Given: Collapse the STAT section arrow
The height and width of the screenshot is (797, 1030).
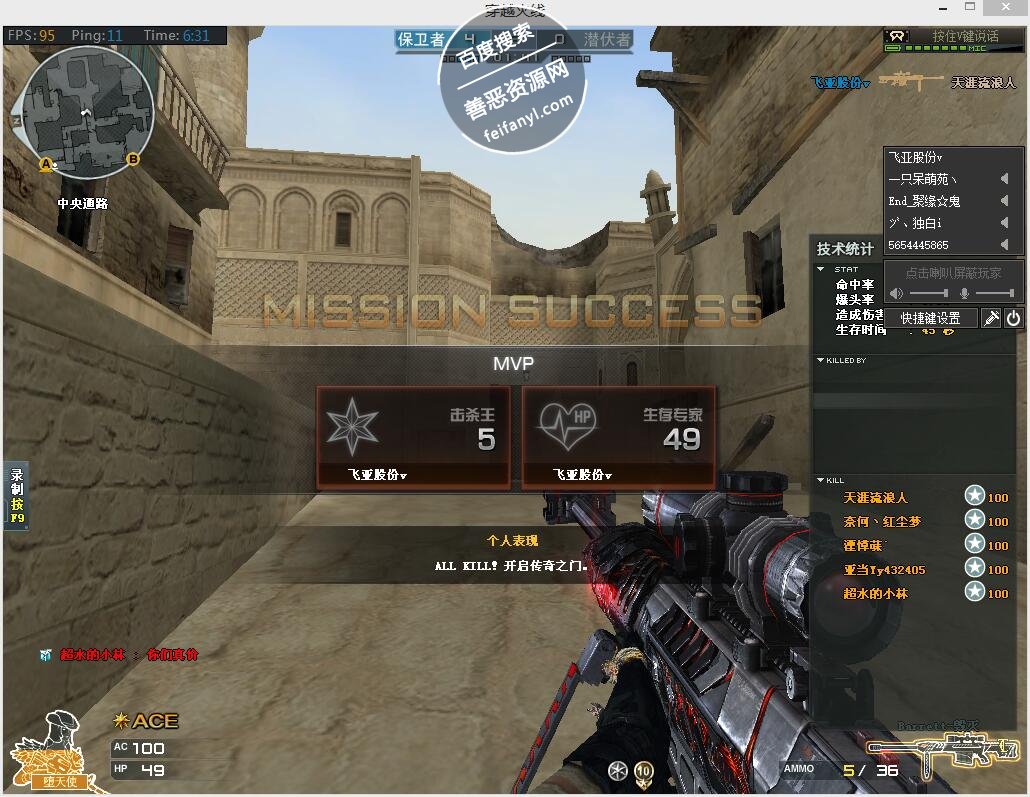Looking at the screenshot, I should click(821, 269).
